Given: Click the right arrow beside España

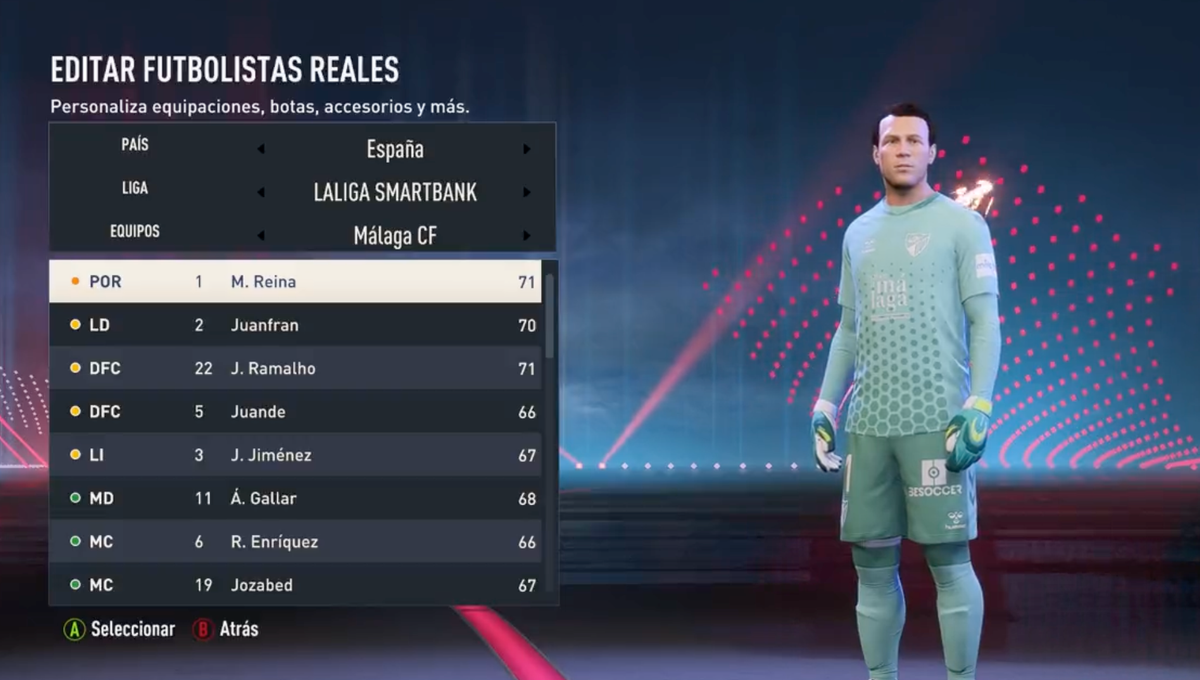Looking at the screenshot, I should (x=526, y=150).
